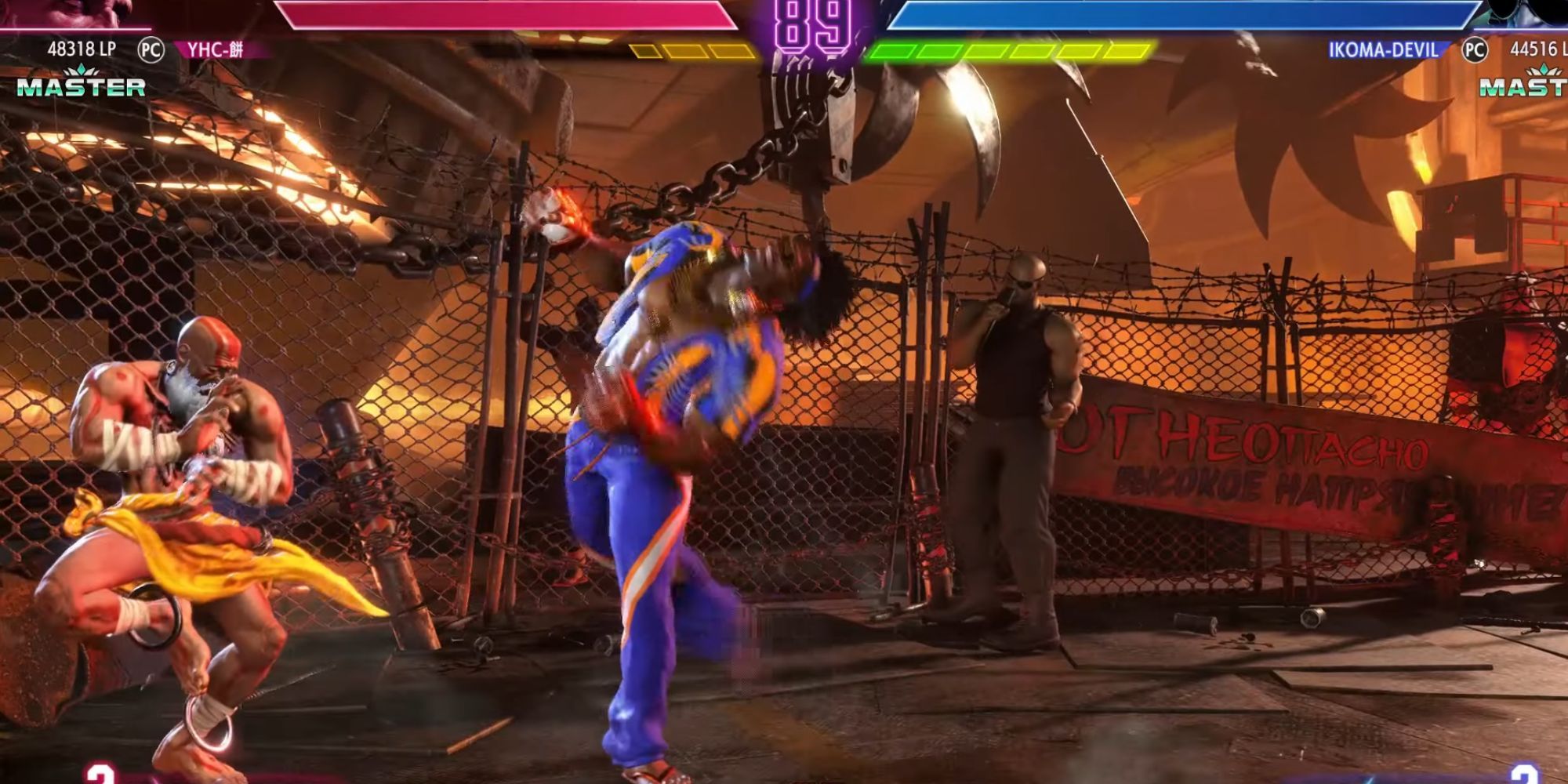Expand YHC-餅's pink name plate

click(212, 47)
